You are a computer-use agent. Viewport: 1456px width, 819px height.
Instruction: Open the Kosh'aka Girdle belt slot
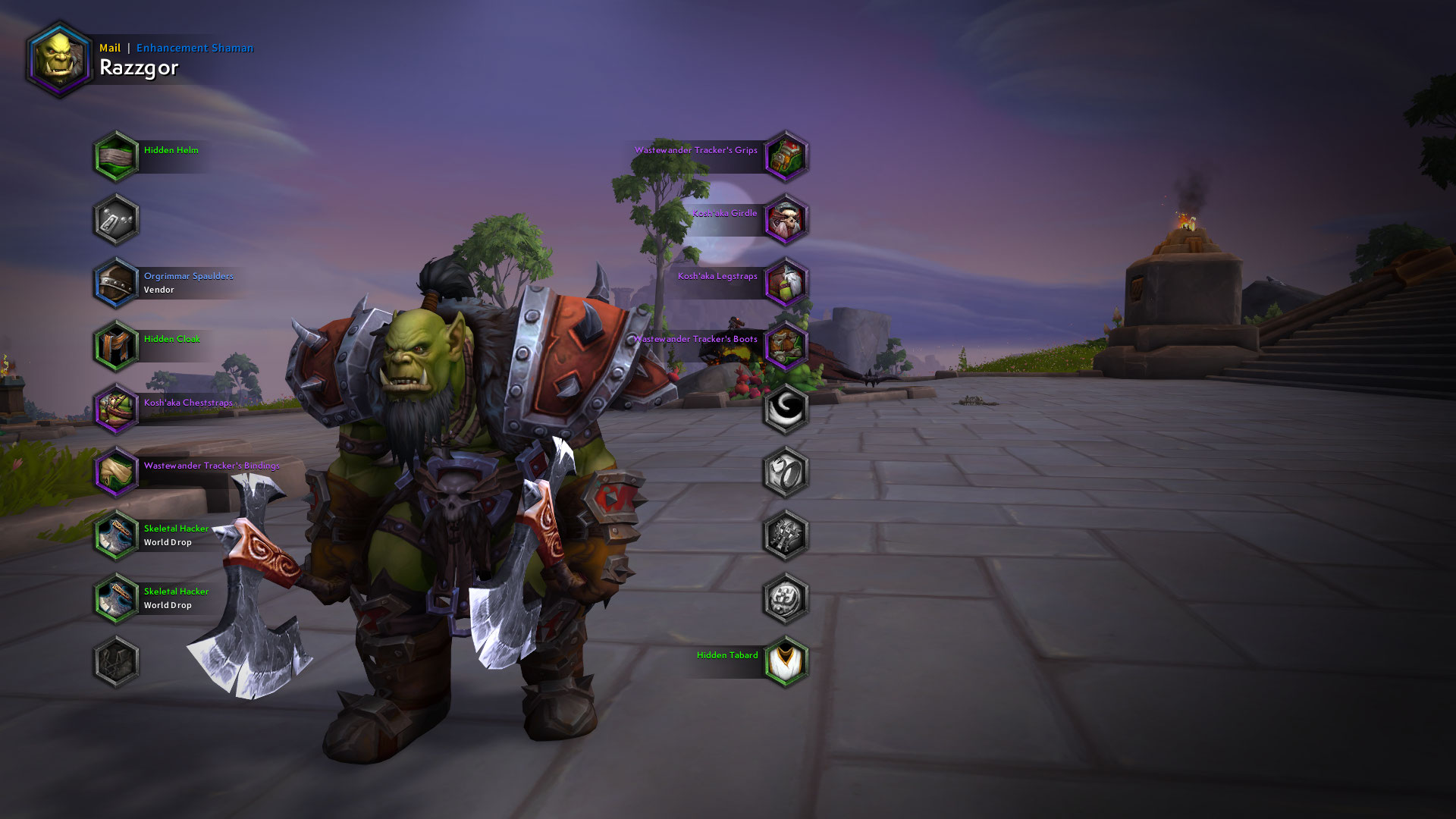(x=785, y=218)
